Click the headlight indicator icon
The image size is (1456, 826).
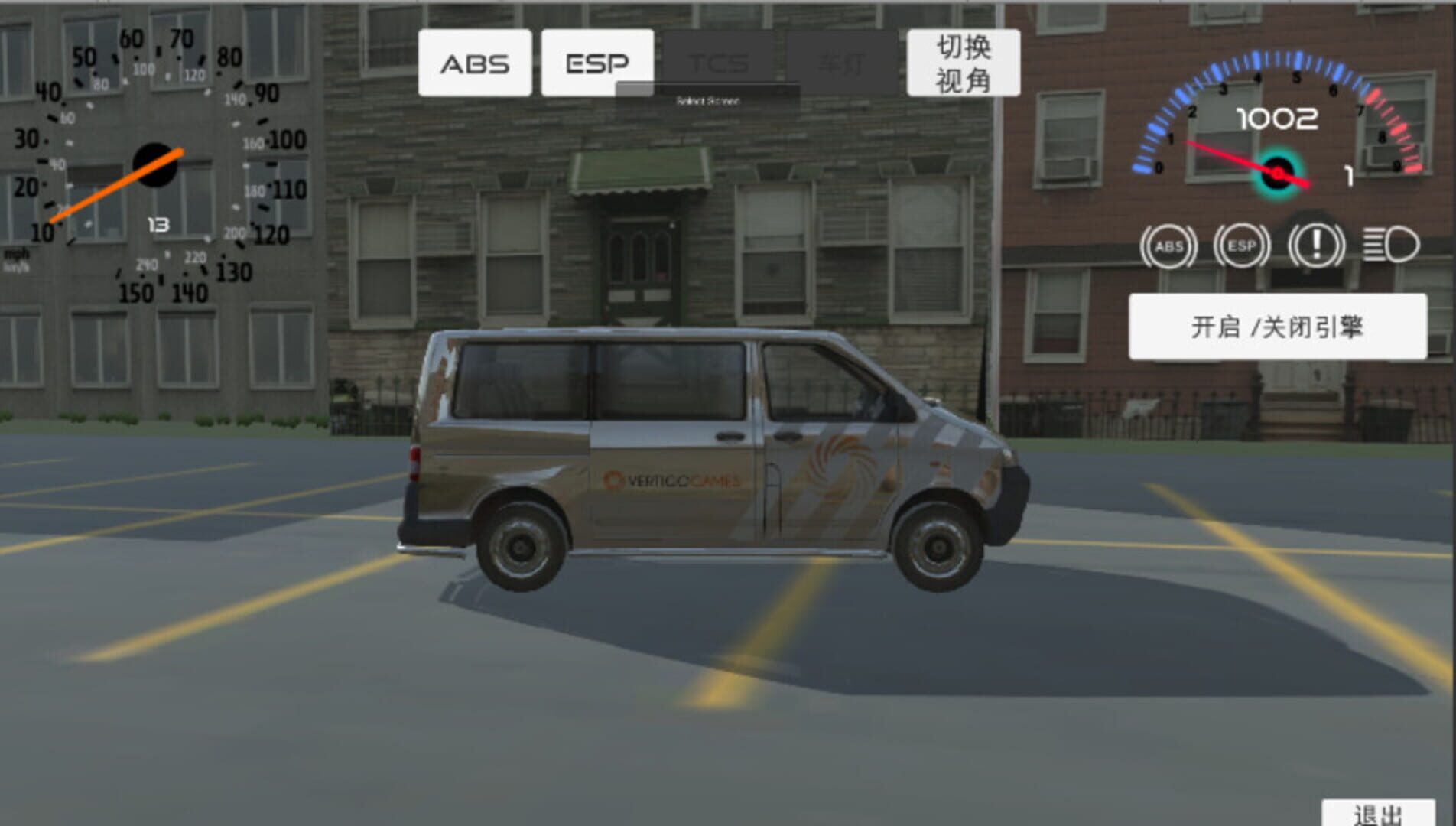tap(1389, 246)
